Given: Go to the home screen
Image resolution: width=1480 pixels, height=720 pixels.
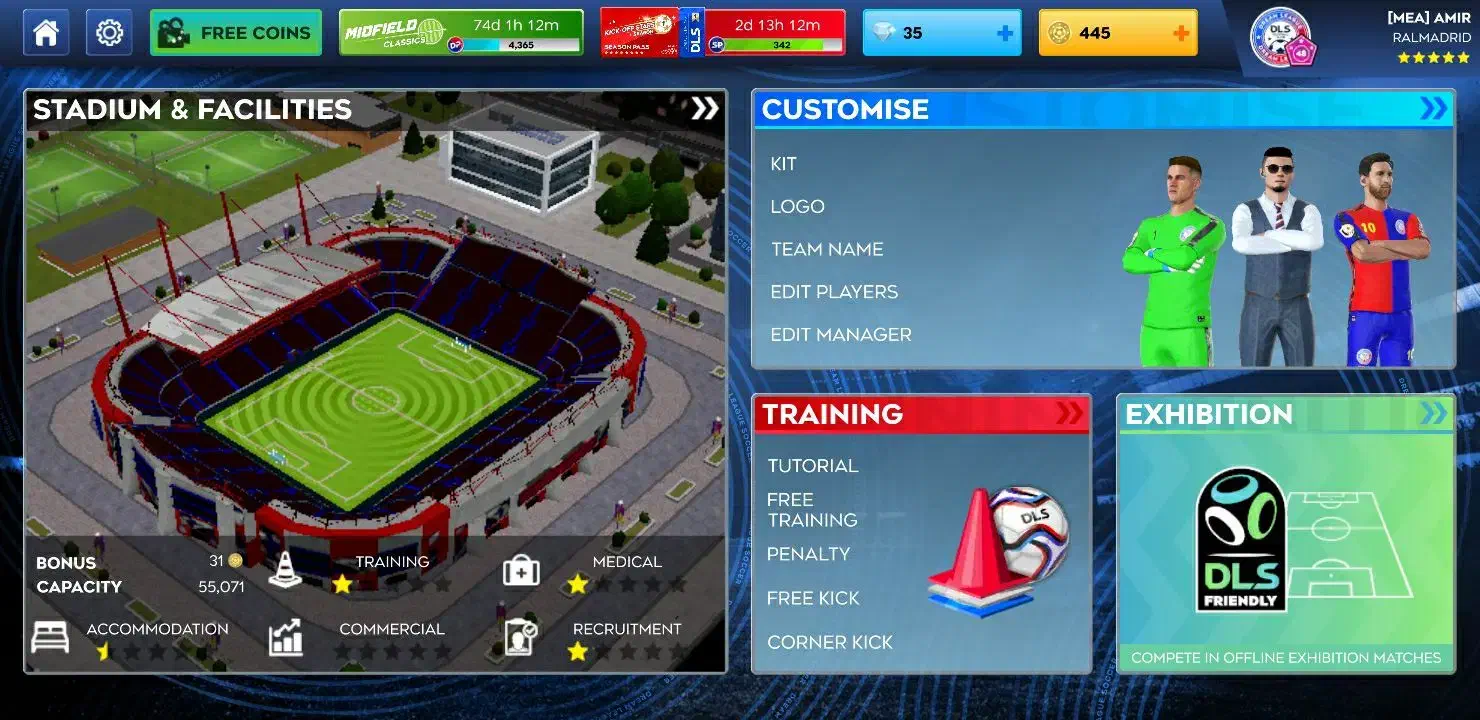Looking at the screenshot, I should pos(46,33).
